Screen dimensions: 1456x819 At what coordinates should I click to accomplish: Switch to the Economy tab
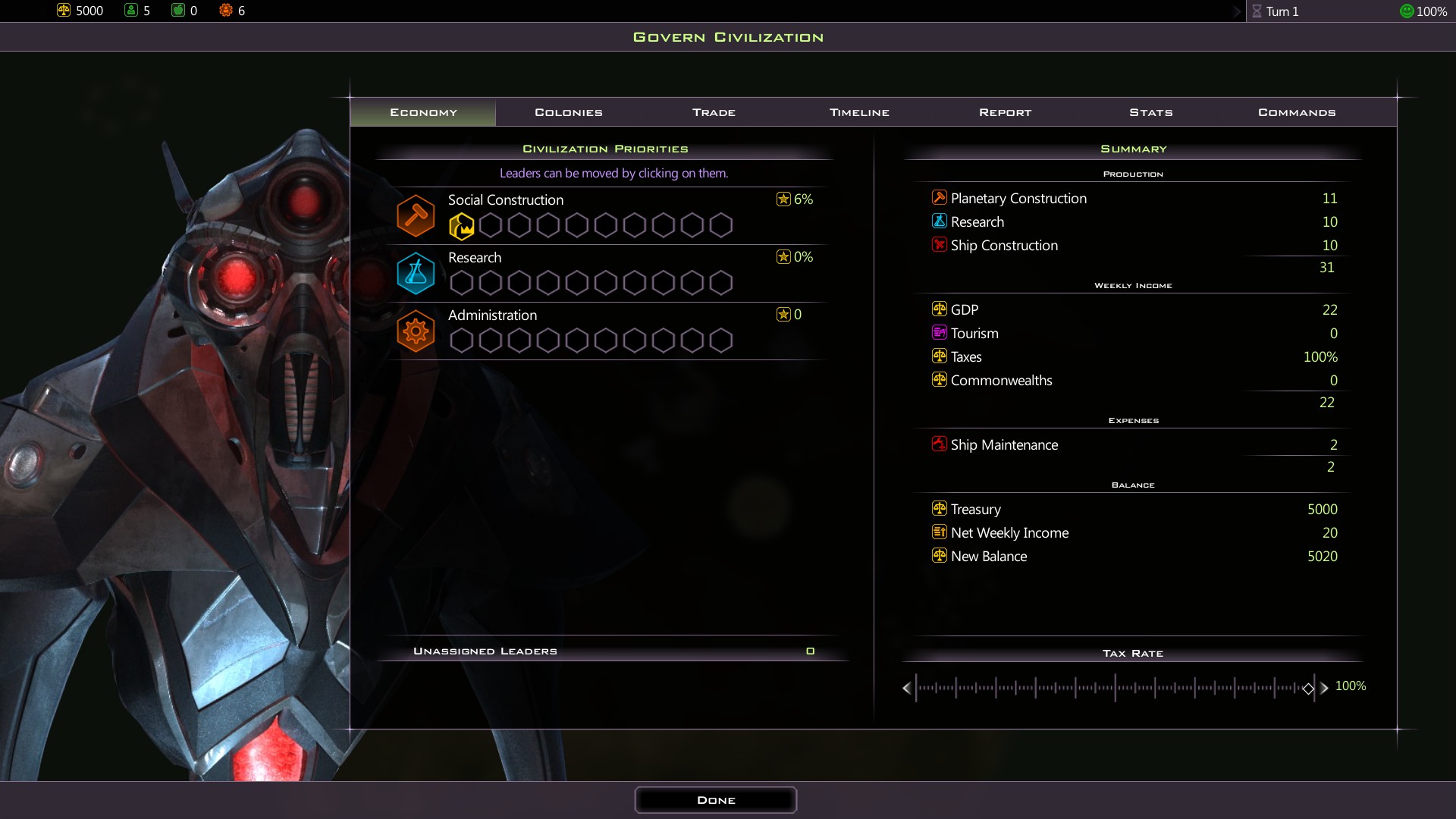(423, 112)
